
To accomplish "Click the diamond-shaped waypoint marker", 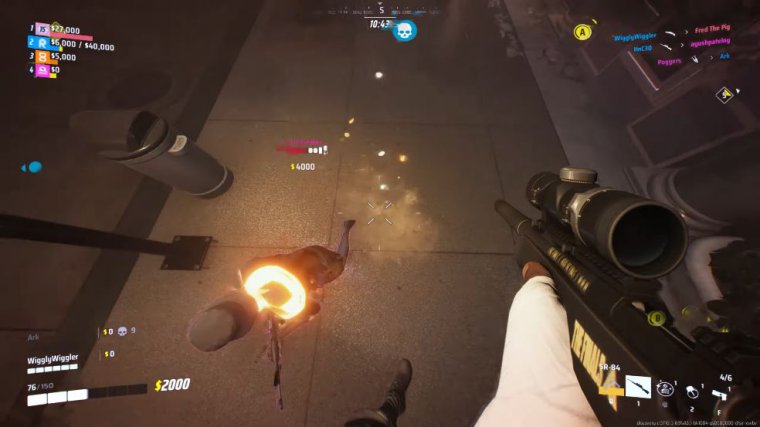I will click(724, 94).
